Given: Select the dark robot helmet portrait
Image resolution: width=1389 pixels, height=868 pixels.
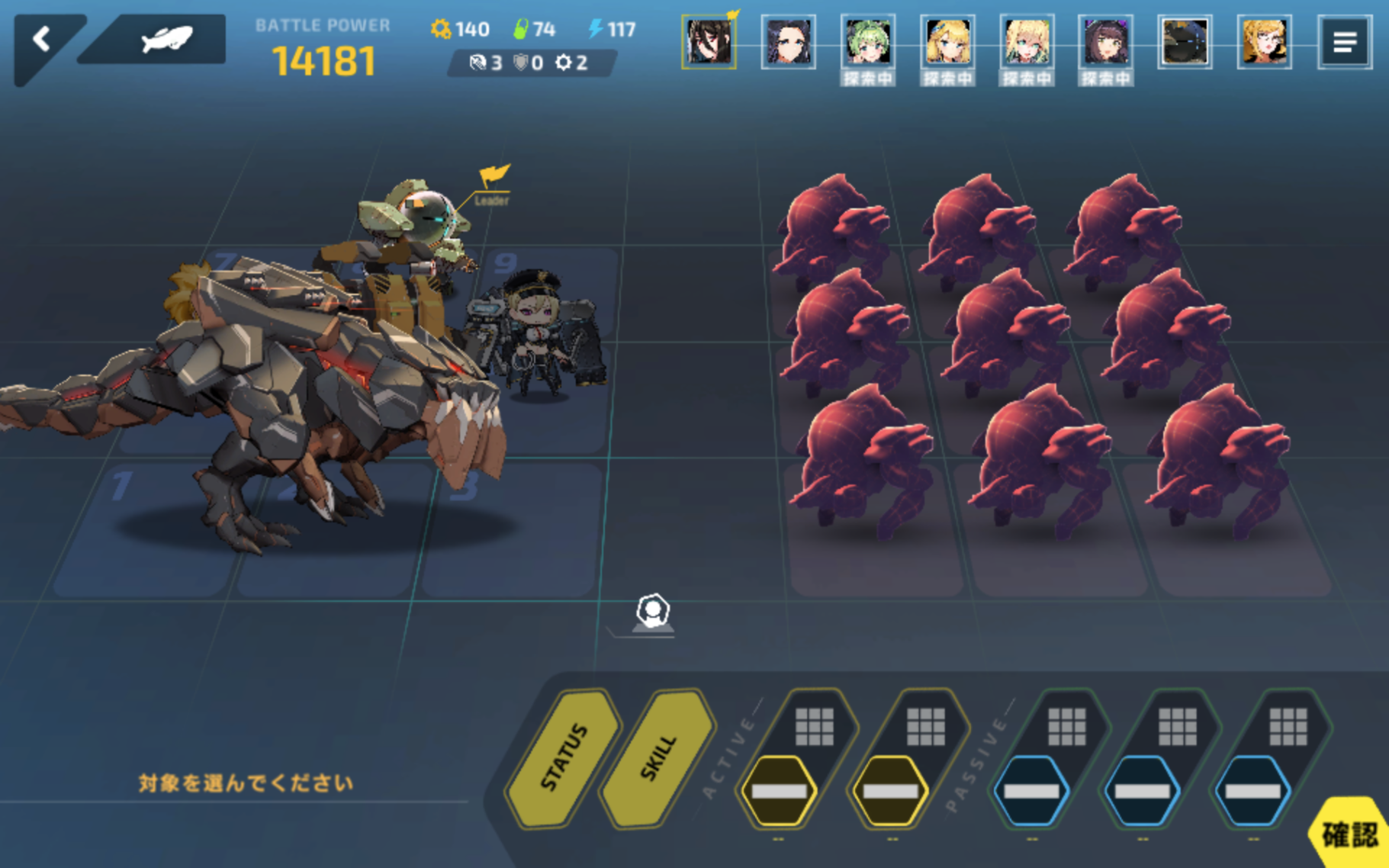Looking at the screenshot, I should point(1185,42).
